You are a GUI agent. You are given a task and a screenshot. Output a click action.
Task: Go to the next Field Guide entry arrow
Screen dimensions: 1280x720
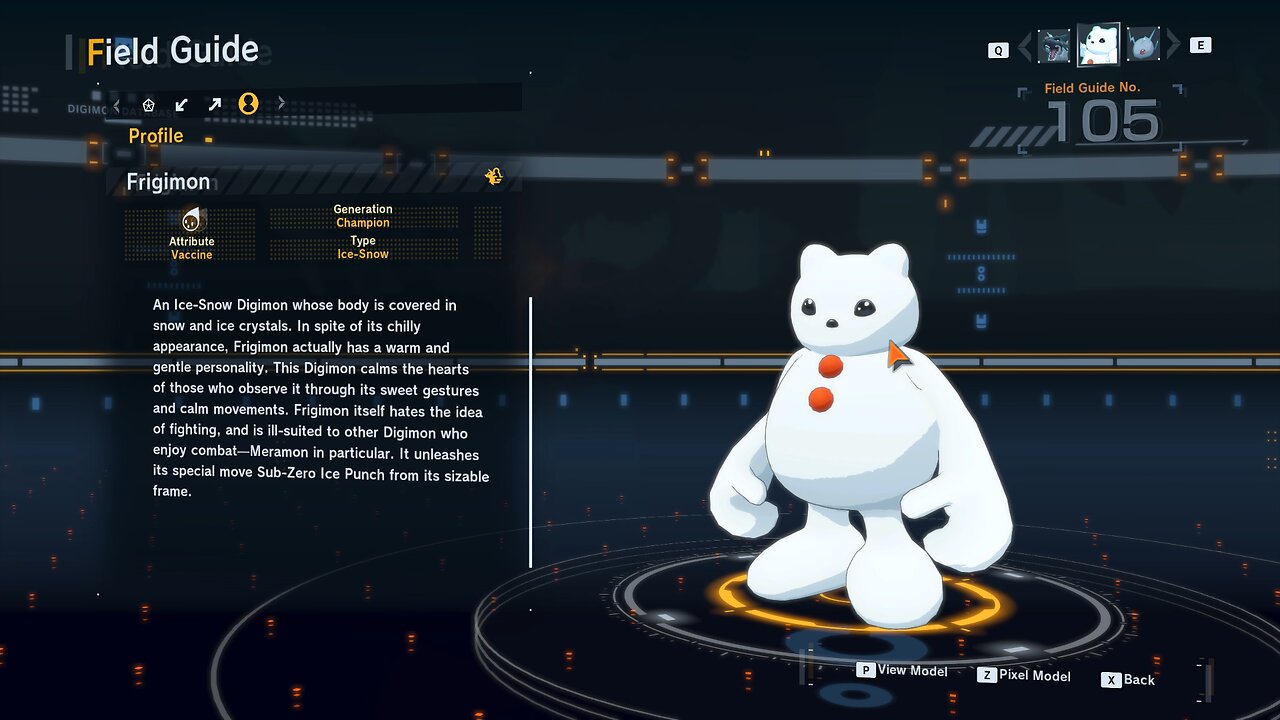(x=1173, y=45)
